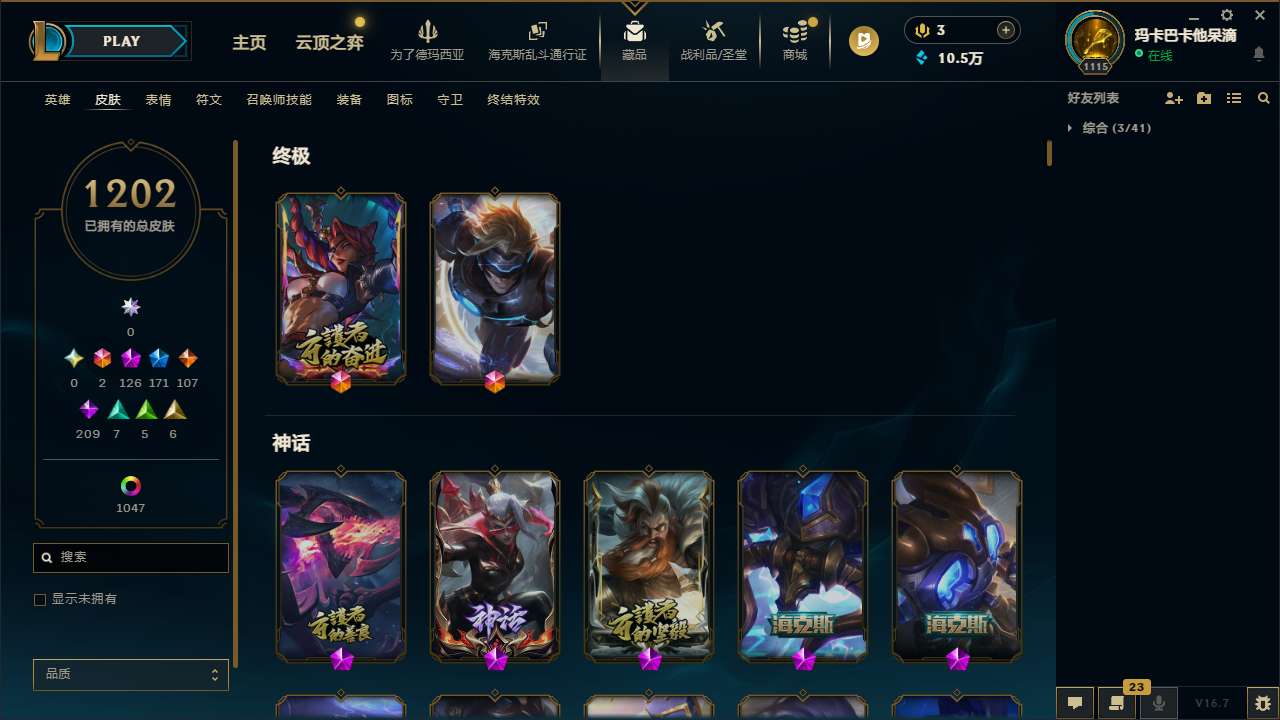Switch to the 英雄 tab
The image size is (1280, 720).
pos(57,100)
